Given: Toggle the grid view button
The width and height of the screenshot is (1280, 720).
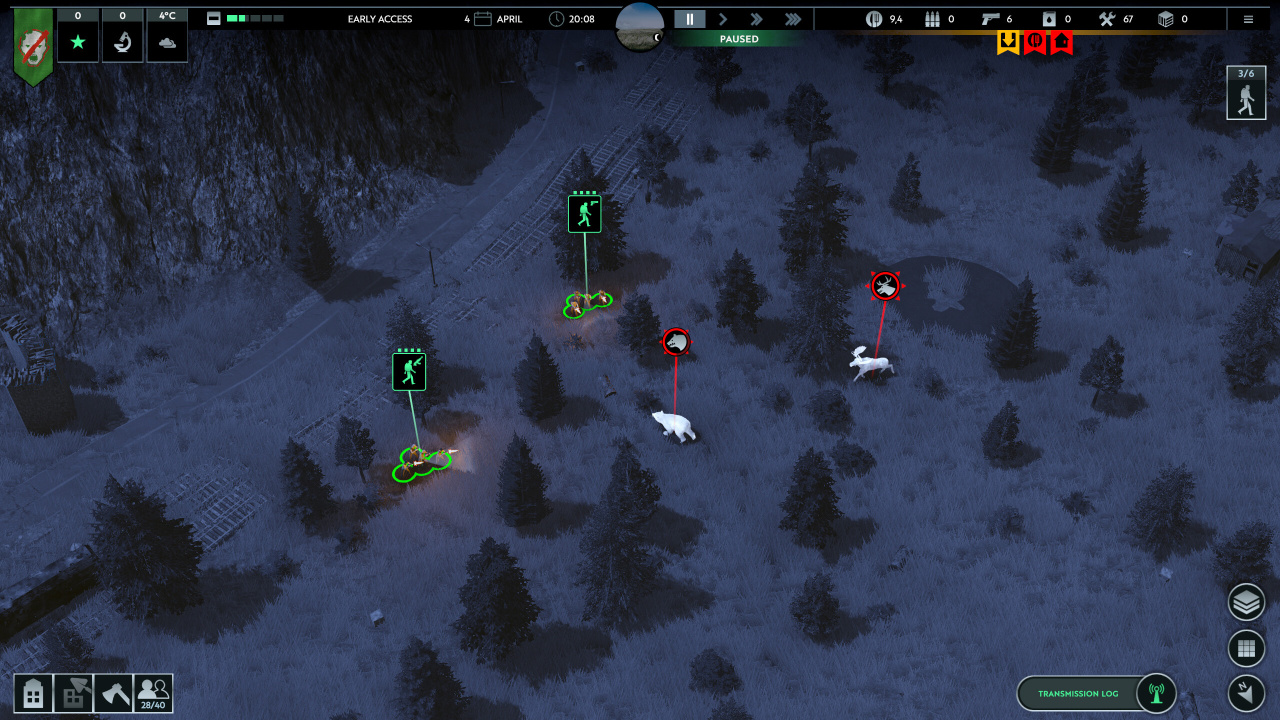Looking at the screenshot, I should [x=1246, y=648].
